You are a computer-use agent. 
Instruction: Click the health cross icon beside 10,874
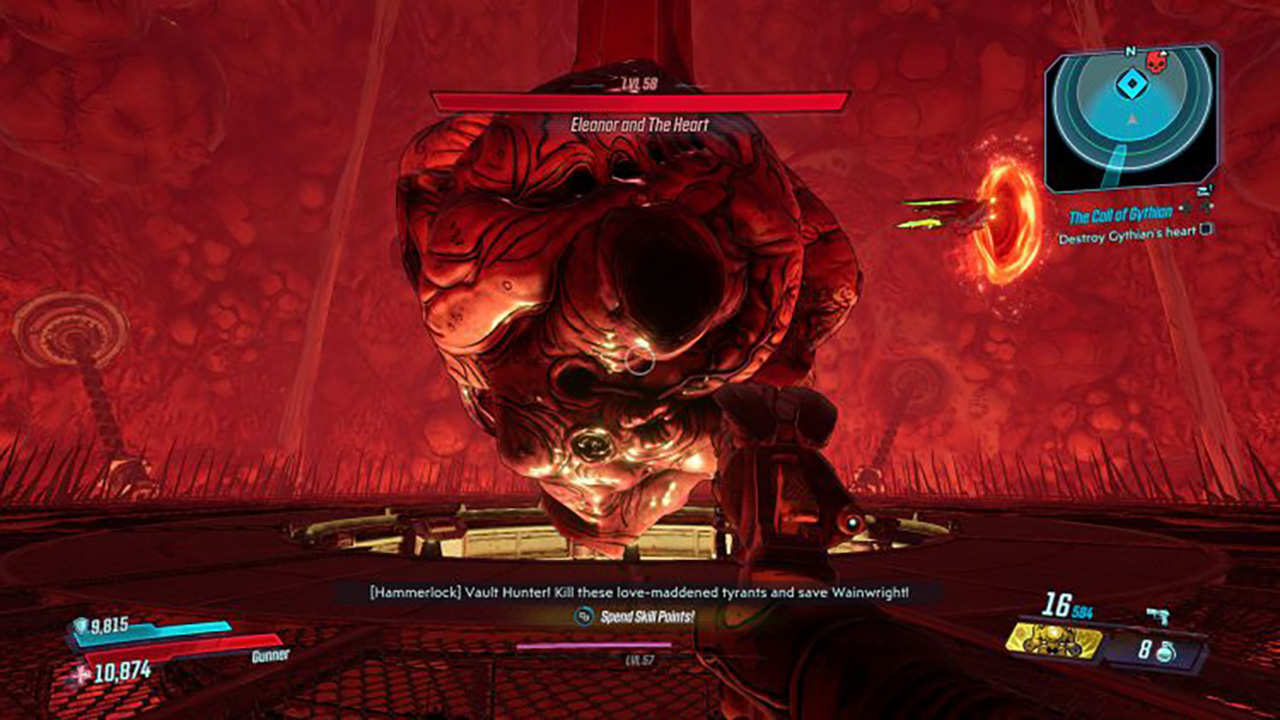tap(80, 671)
